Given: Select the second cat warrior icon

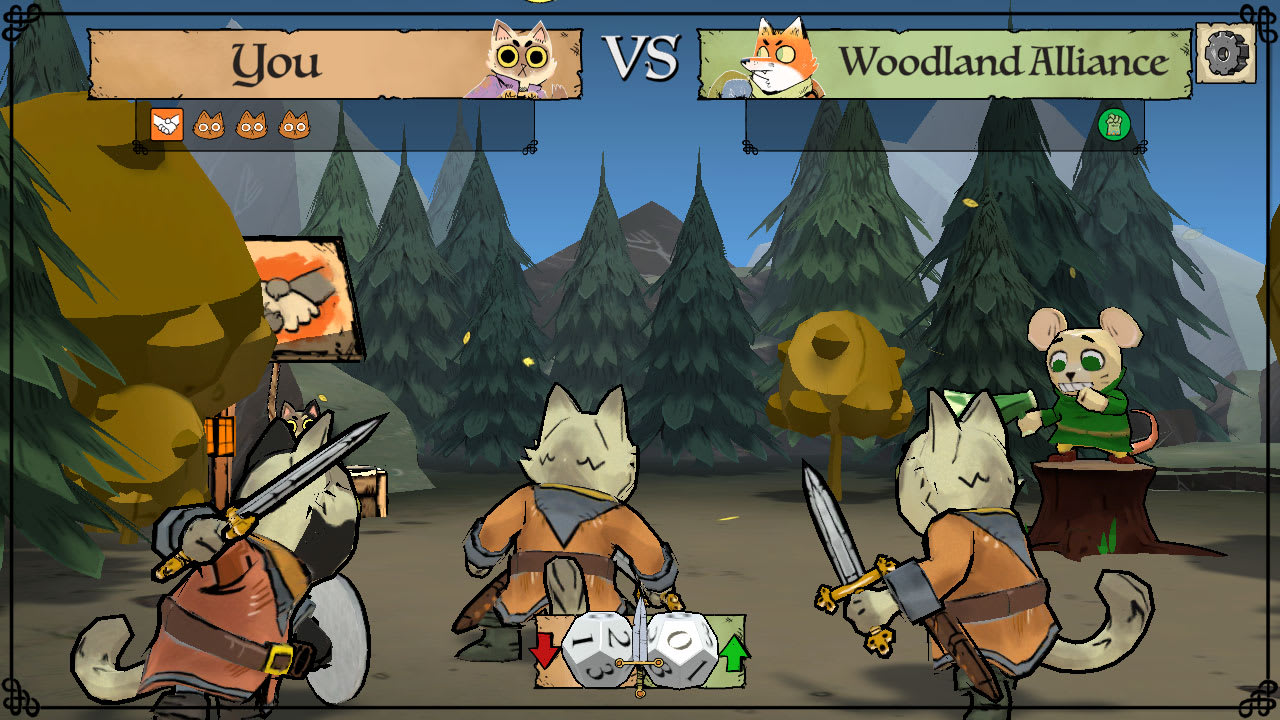Looking at the screenshot, I should (252, 124).
